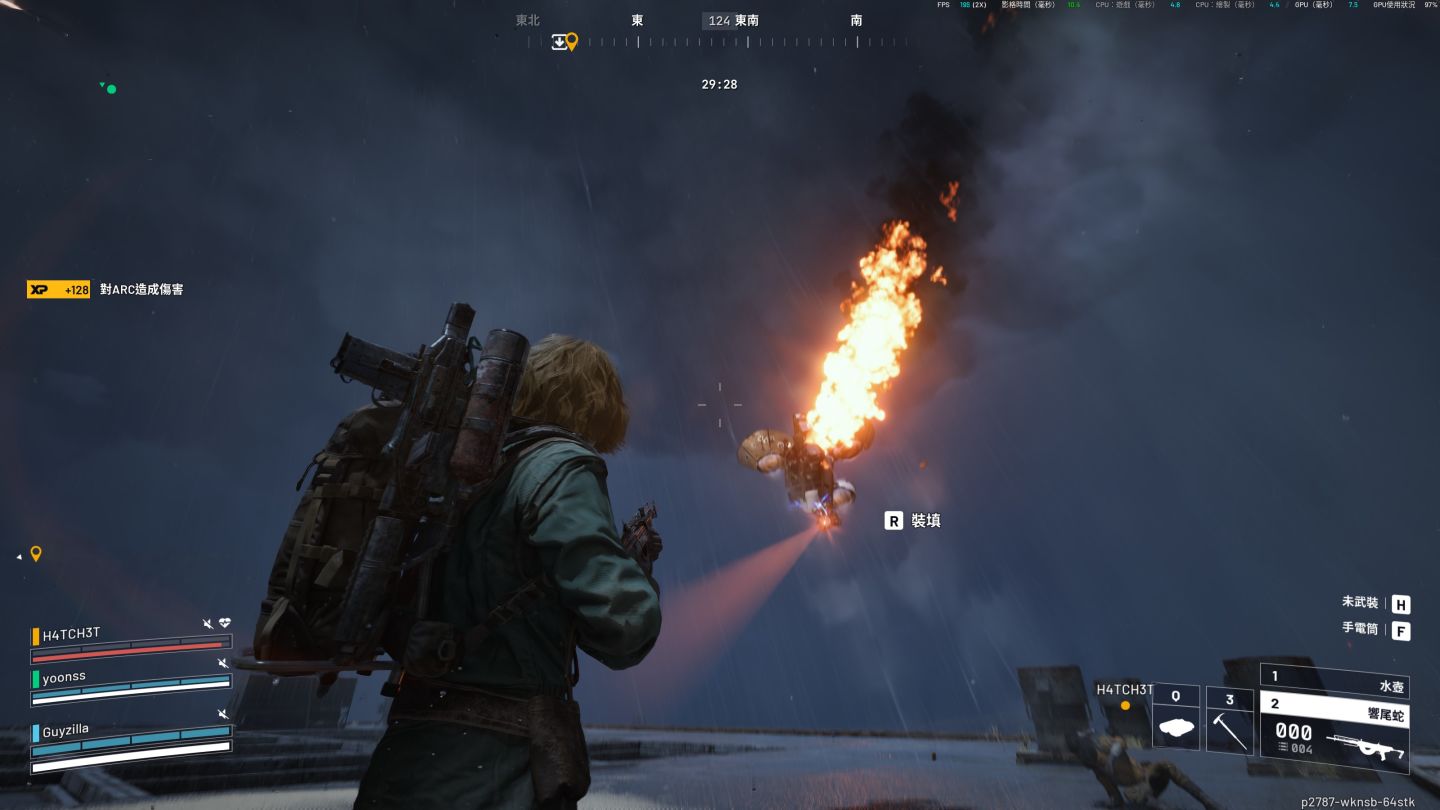
Task: Click the orange location marker on compass
Action: [x=572, y=41]
